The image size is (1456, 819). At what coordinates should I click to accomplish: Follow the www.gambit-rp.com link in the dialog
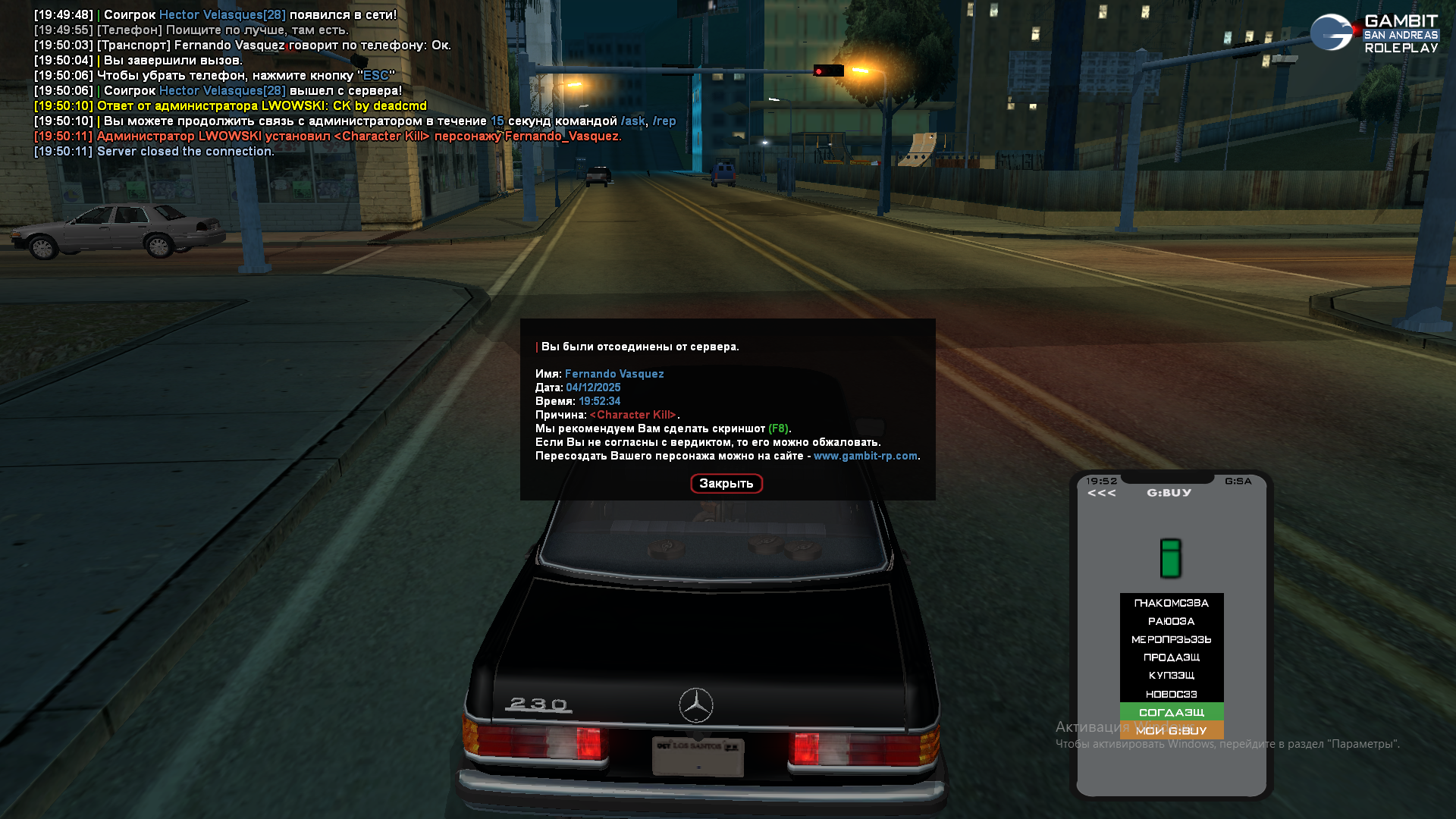(865, 456)
